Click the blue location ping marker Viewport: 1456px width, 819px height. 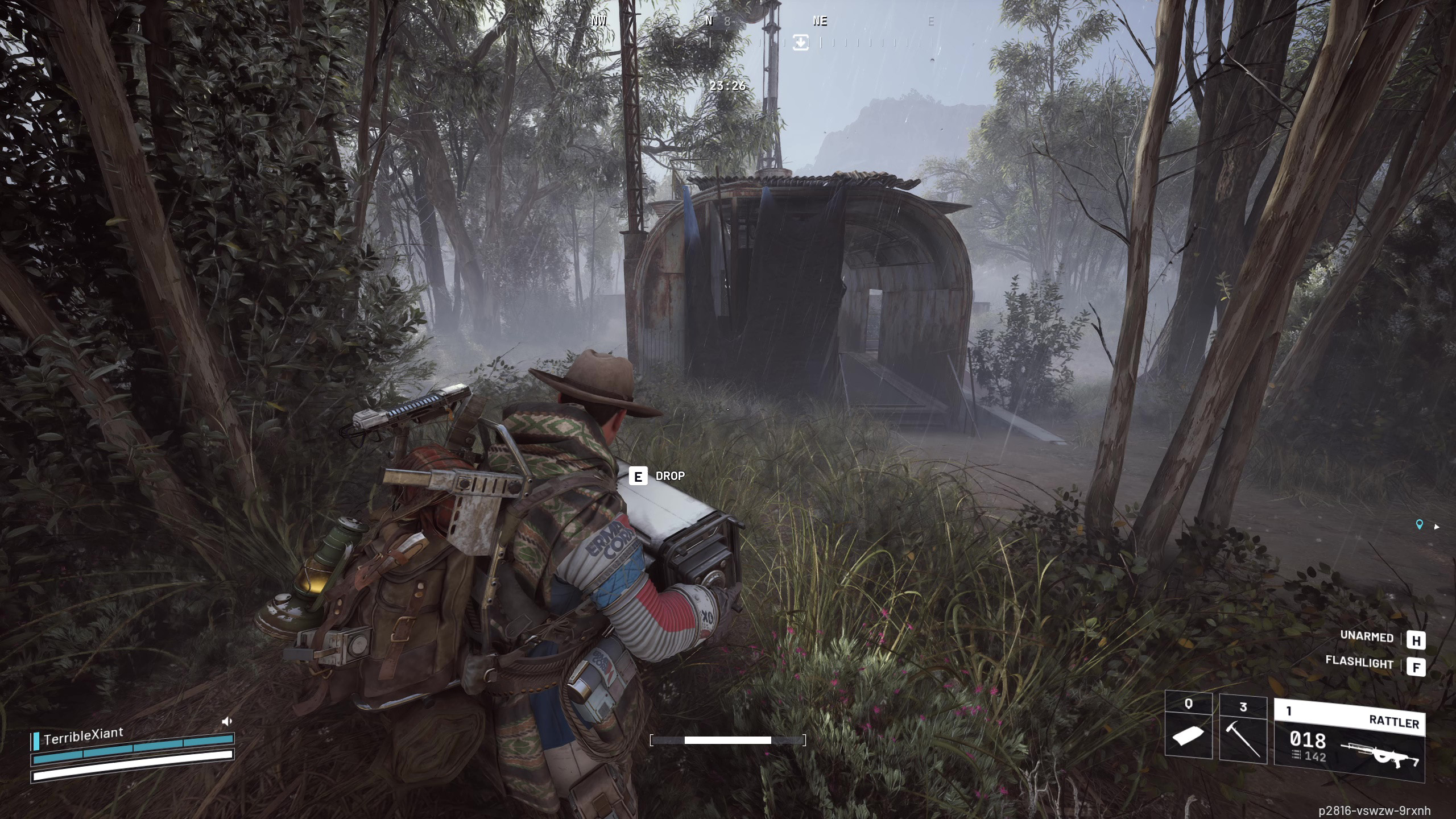click(1419, 525)
